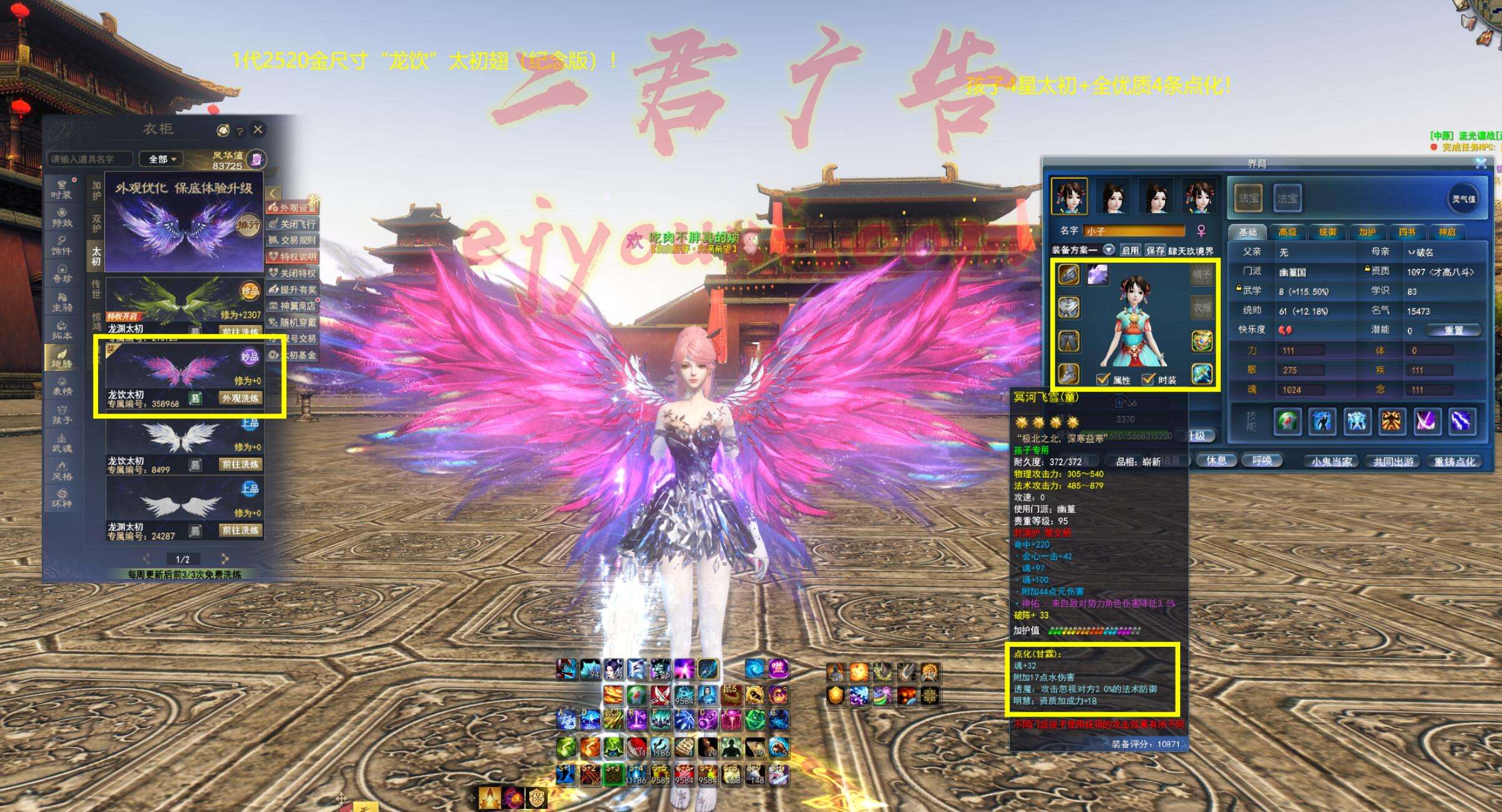Open the 排行 ranking button
This screenshot has height=812, width=1502.
coord(248,225)
